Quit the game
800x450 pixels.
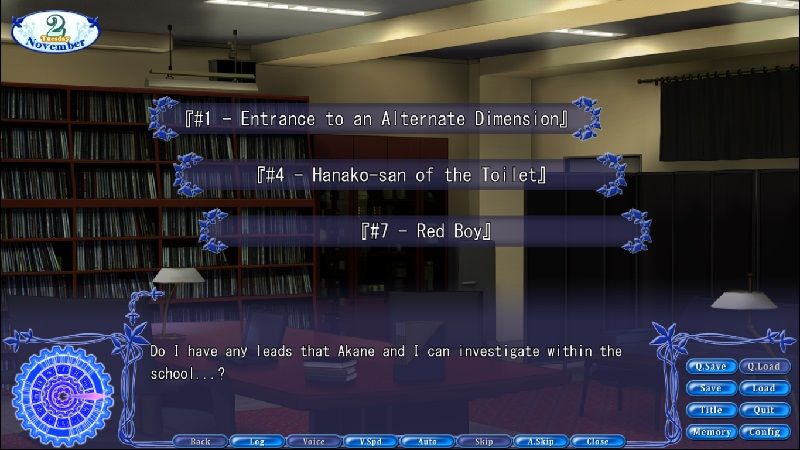pos(764,410)
